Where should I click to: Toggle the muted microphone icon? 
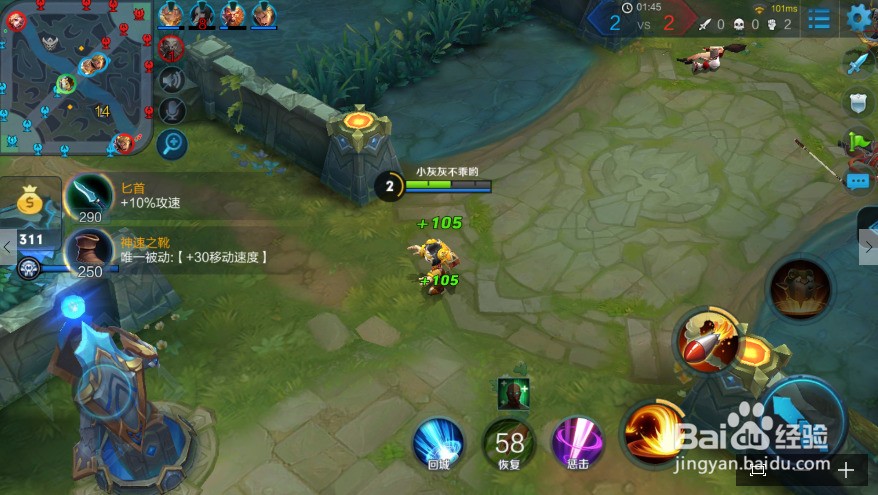pos(172,111)
